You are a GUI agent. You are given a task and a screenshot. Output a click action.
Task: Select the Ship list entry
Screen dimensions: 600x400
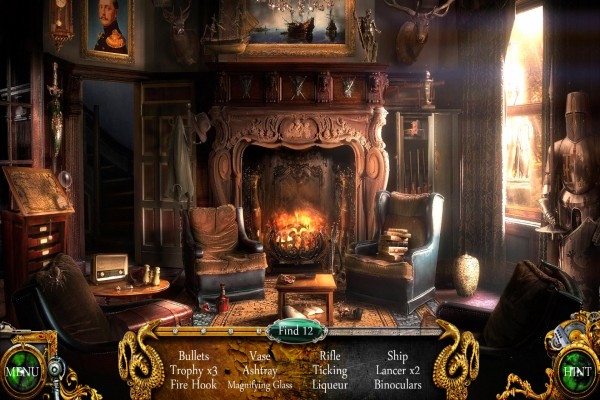pyautogui.click(x=399, y=355)
